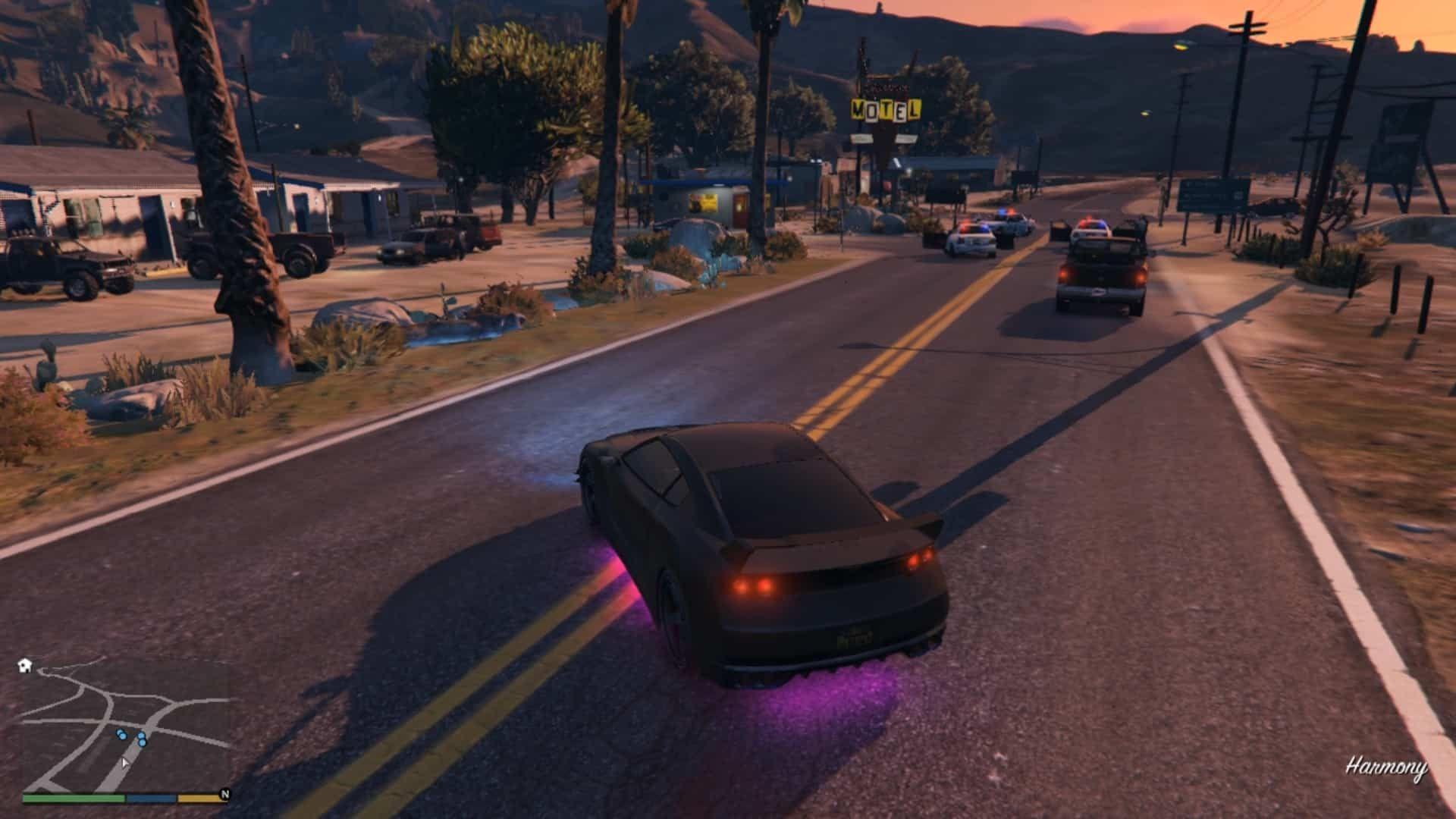This screenshot has height=819, width=1456.
Task: Click the flashing police lightbar on the cruiser
Action: [1093, 224]
